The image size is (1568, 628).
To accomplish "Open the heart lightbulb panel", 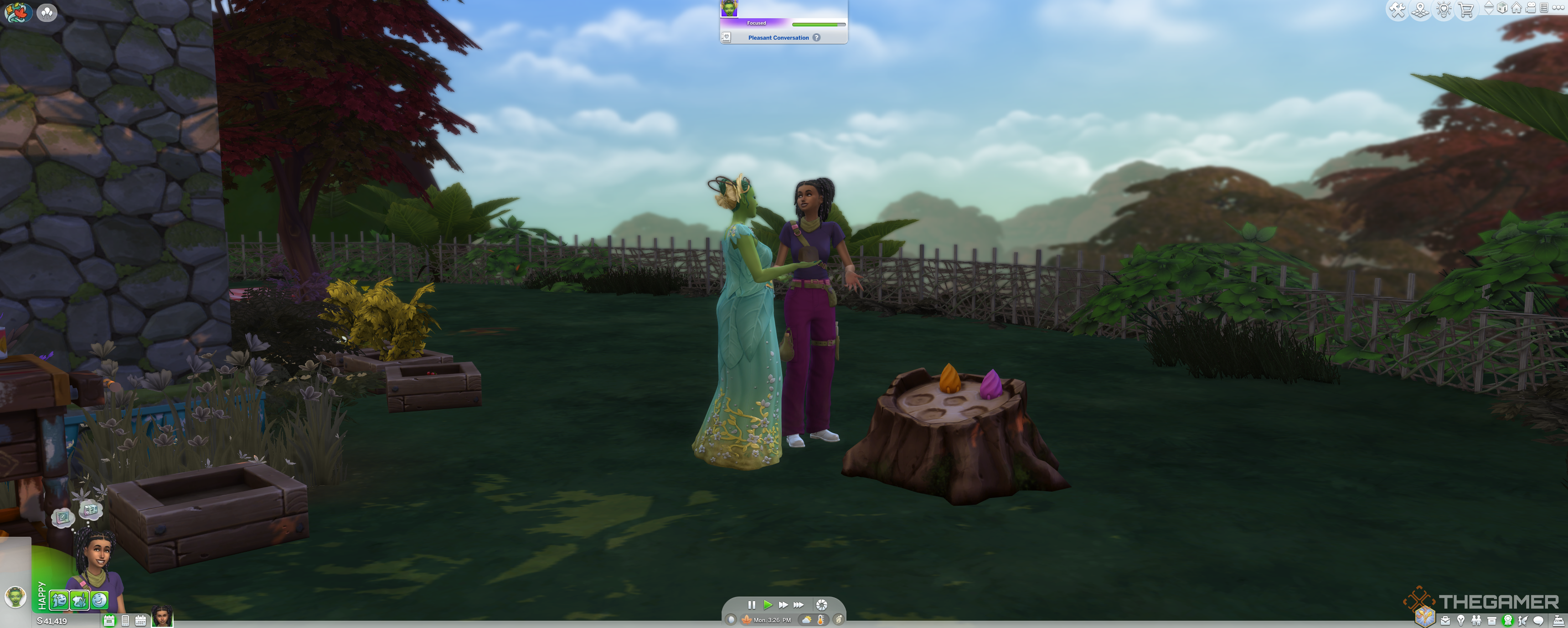I will click(1443, 10).
